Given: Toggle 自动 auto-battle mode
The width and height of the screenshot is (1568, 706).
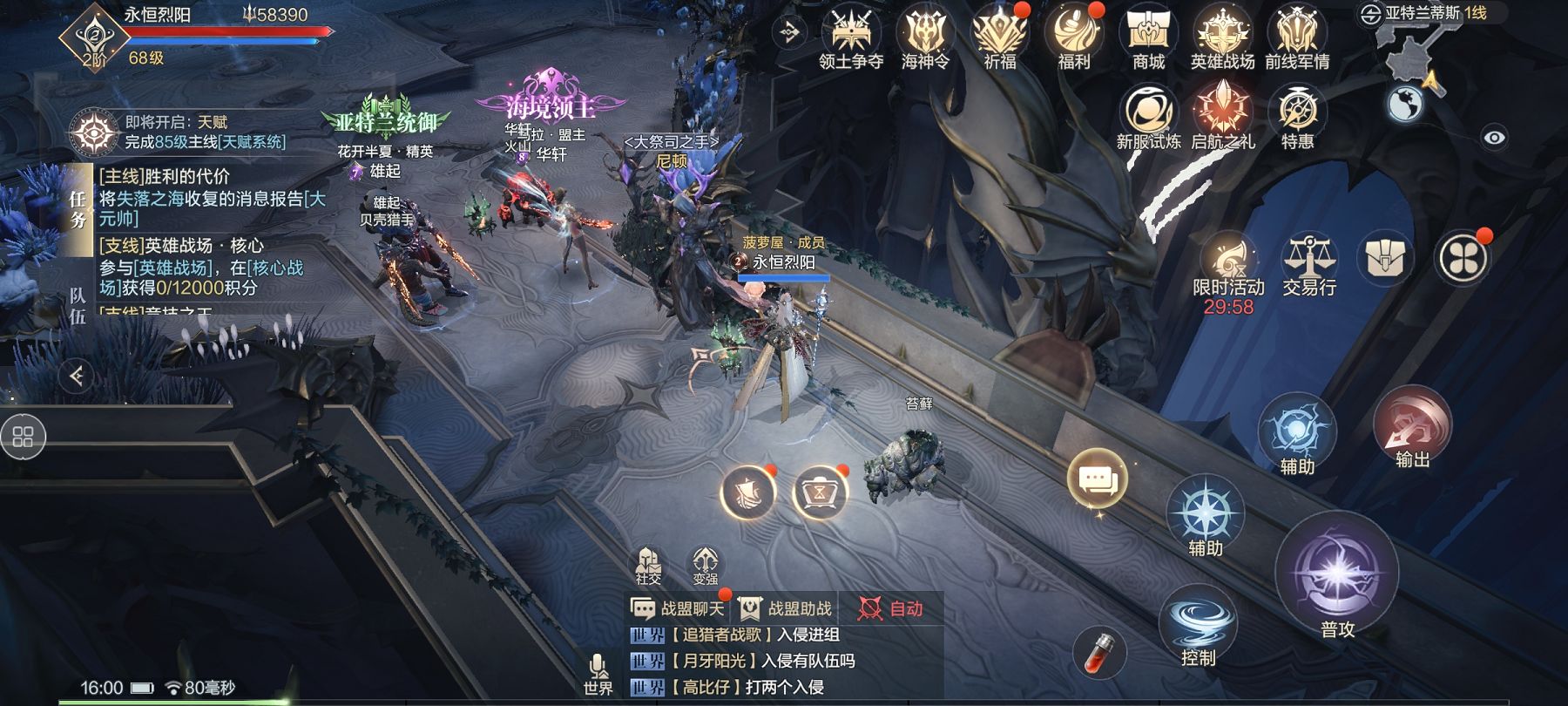Looking at the screenshot, I should pos(890,608).
